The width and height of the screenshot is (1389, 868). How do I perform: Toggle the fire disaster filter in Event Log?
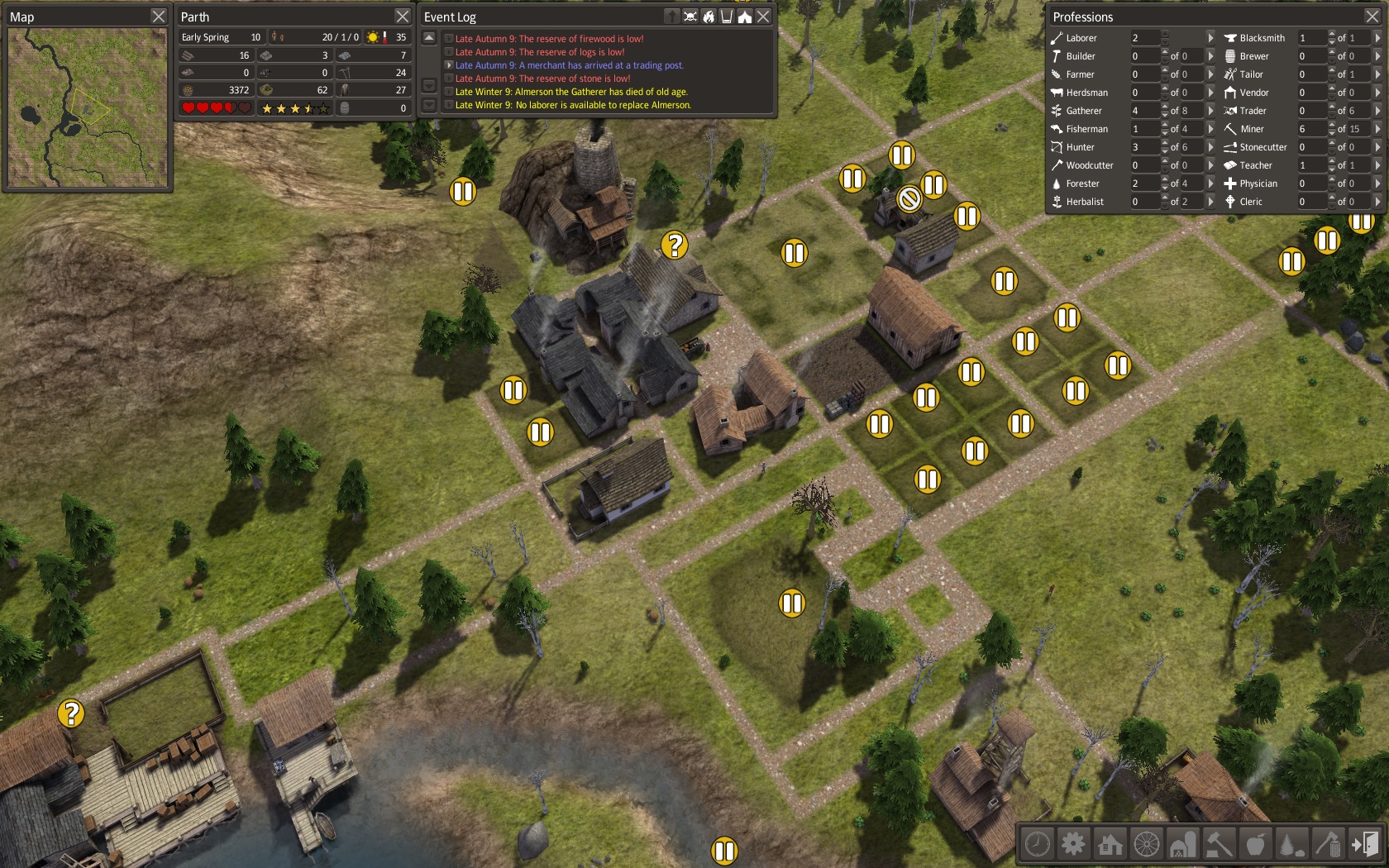pyautogui.click(x=709, y=17)
